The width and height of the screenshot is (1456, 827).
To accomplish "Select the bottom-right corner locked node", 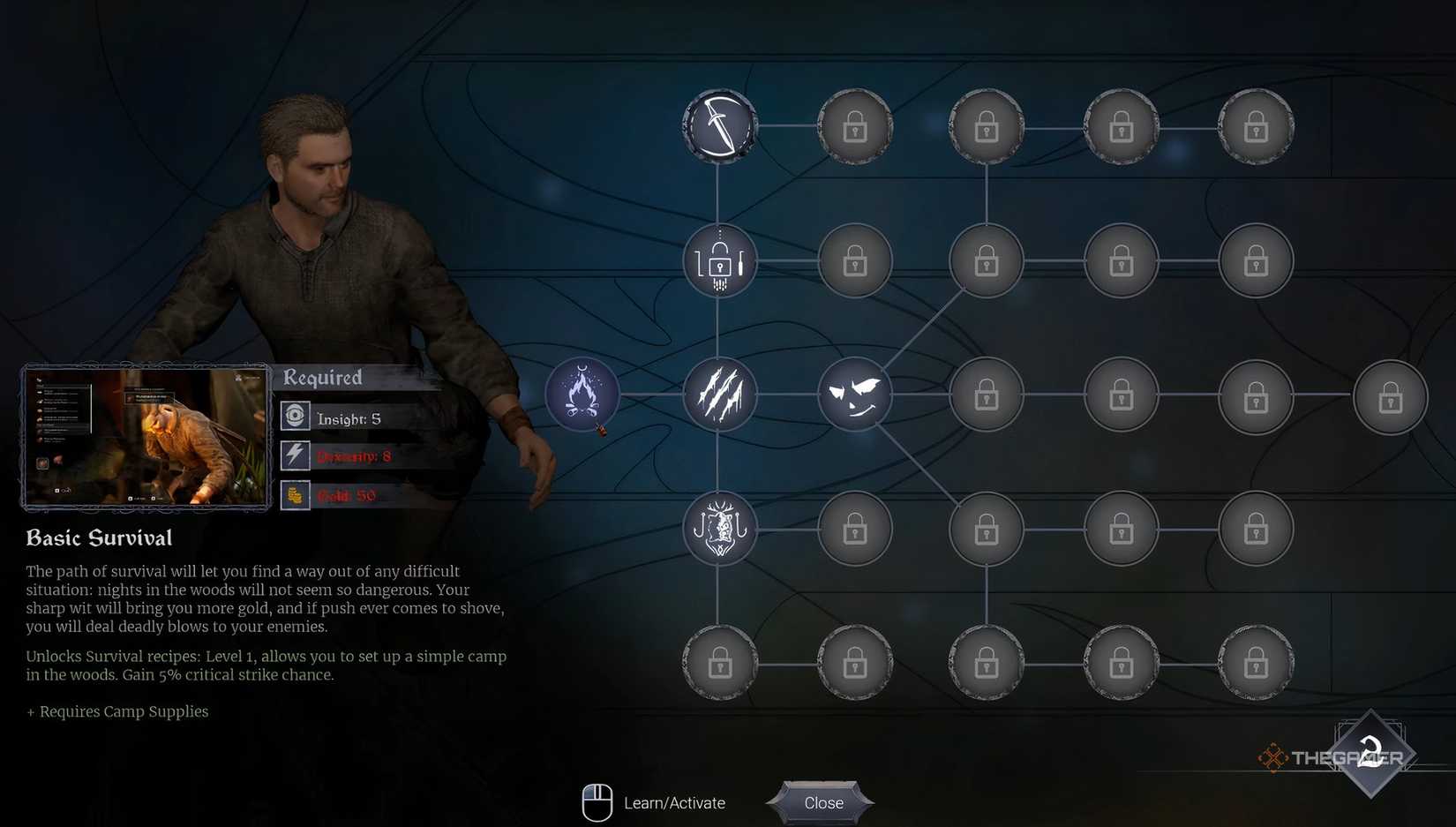I will coord(1256,663).
